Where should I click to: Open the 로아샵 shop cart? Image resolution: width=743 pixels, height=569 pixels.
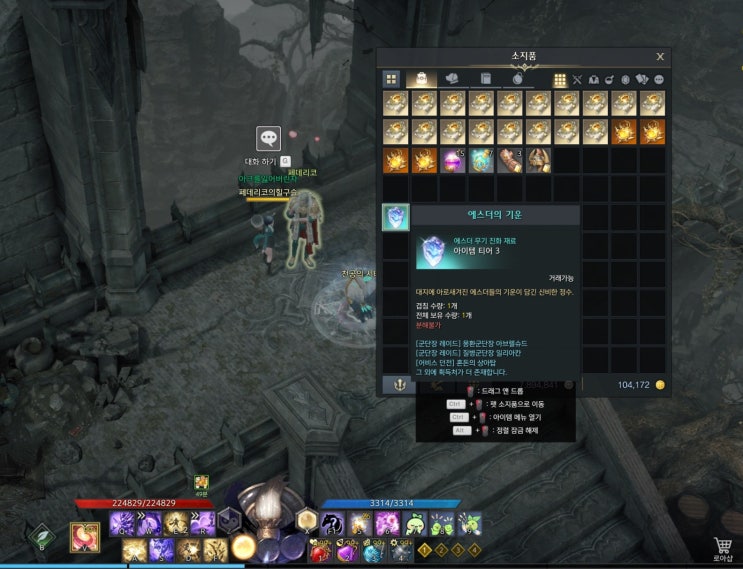coord(722,546)
